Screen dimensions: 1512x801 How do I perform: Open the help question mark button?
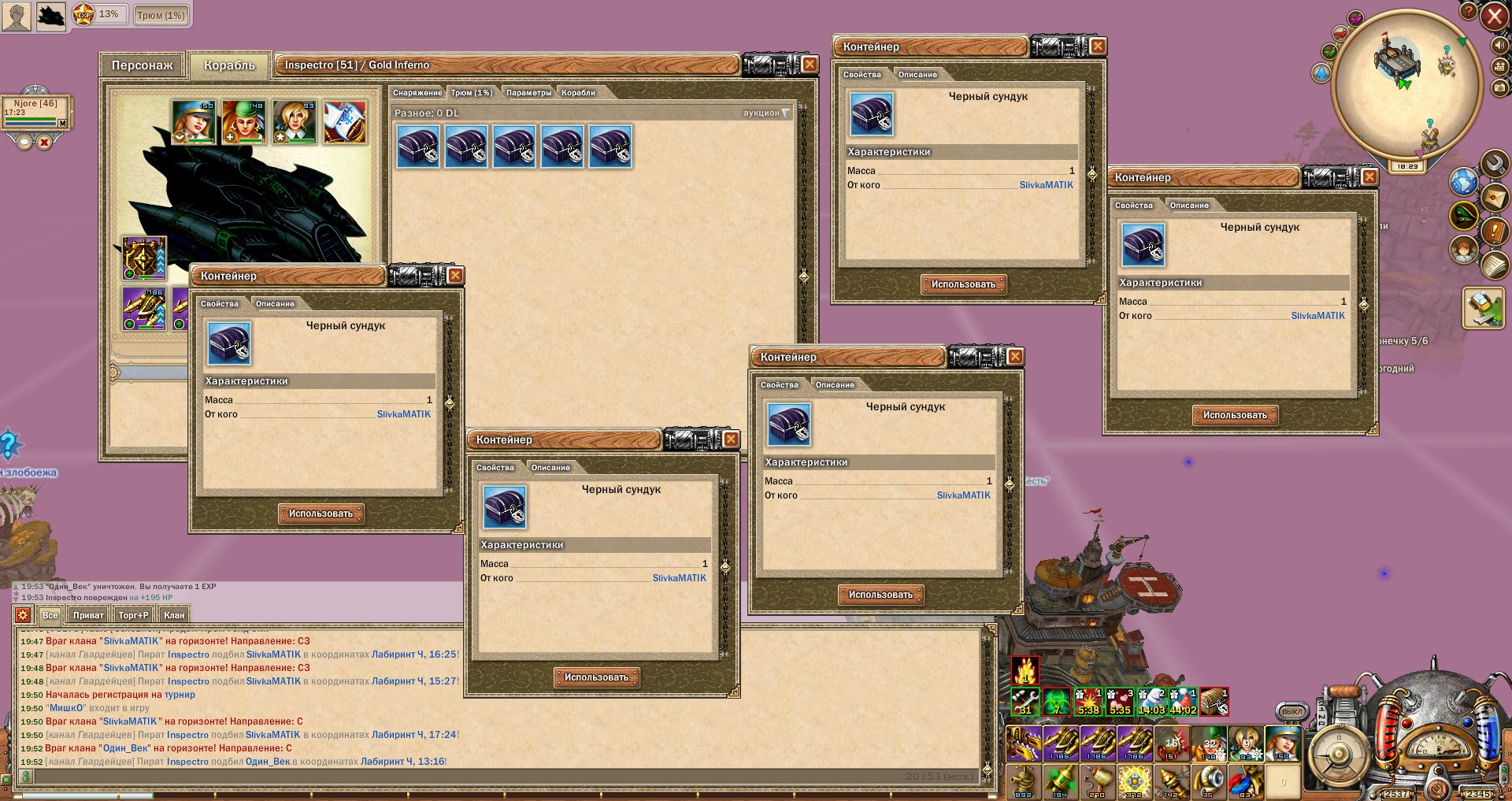point(1469,11)
